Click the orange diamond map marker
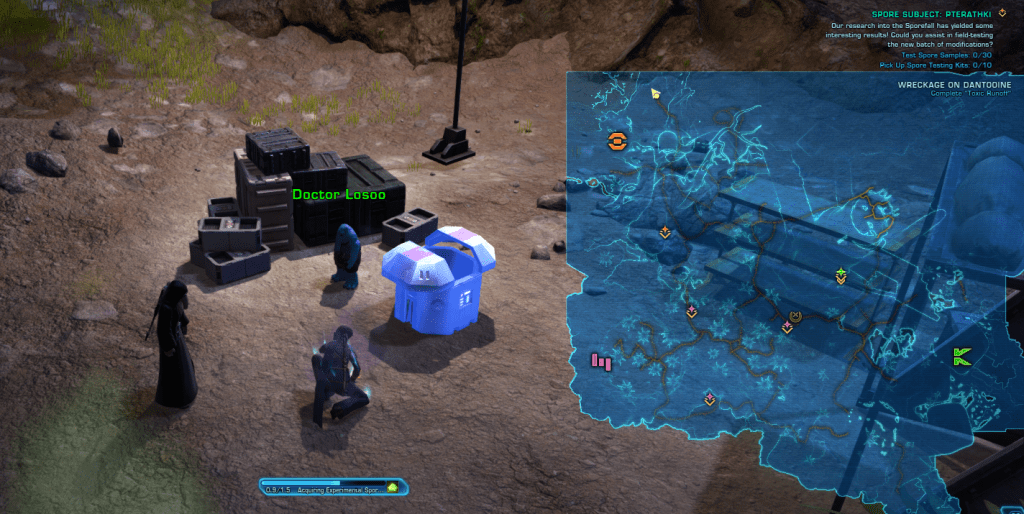Image resolution: width=1024 pixels, height=514 pixels. point(665,232)
